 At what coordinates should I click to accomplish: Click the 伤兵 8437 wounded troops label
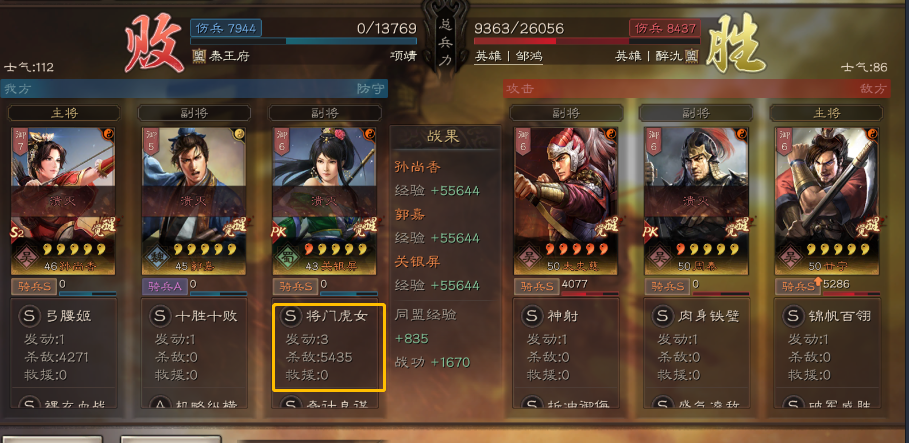point(663,28)
